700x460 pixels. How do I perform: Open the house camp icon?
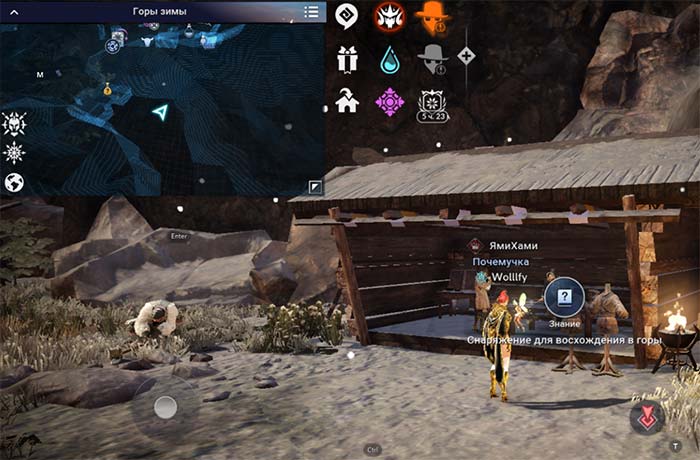click(x=347, y=101)
